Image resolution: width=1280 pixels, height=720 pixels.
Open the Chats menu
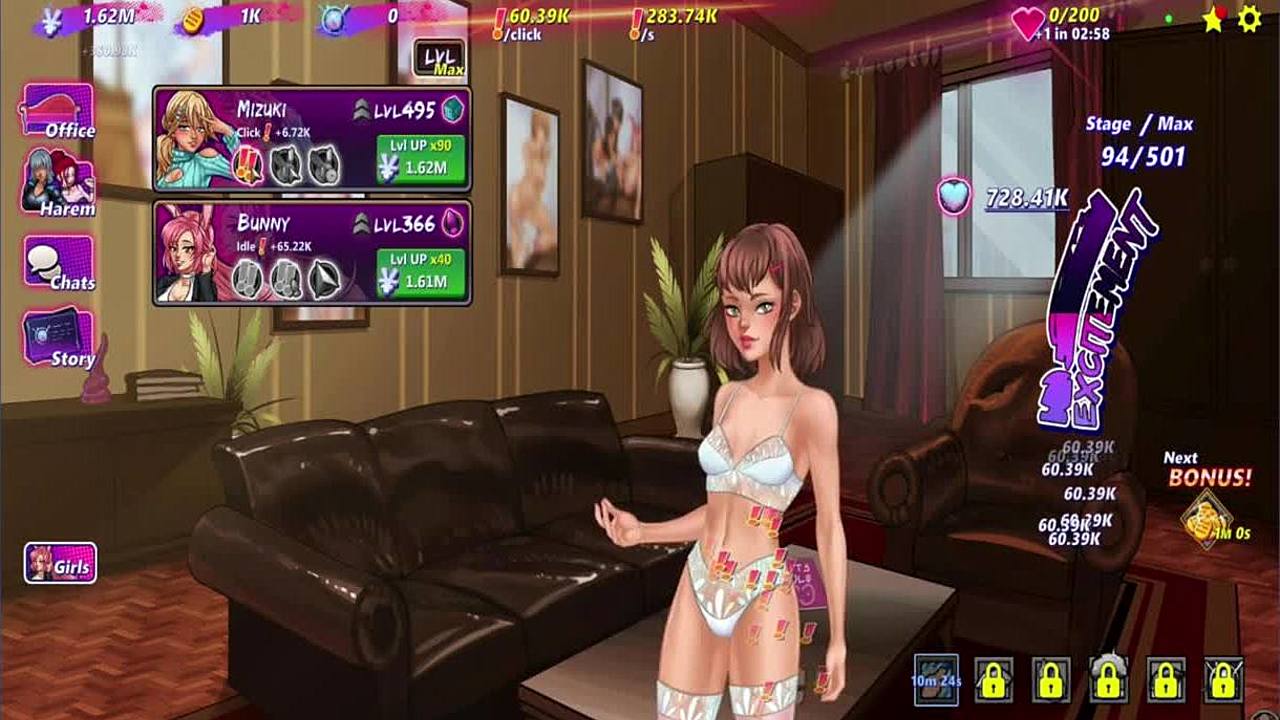tap(59, 264)
